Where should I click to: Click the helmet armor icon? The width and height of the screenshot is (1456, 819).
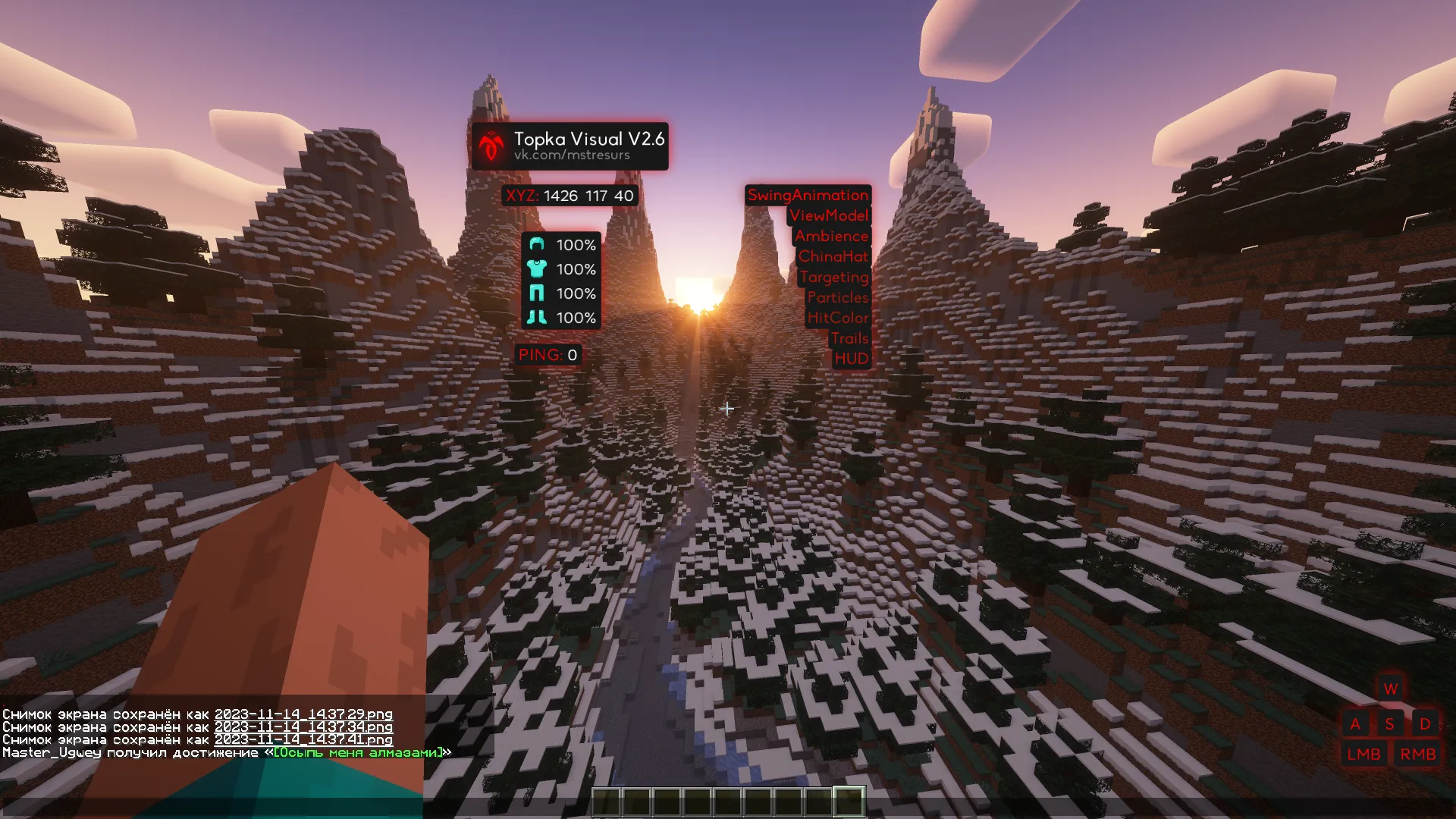click(x=537, y=244)
